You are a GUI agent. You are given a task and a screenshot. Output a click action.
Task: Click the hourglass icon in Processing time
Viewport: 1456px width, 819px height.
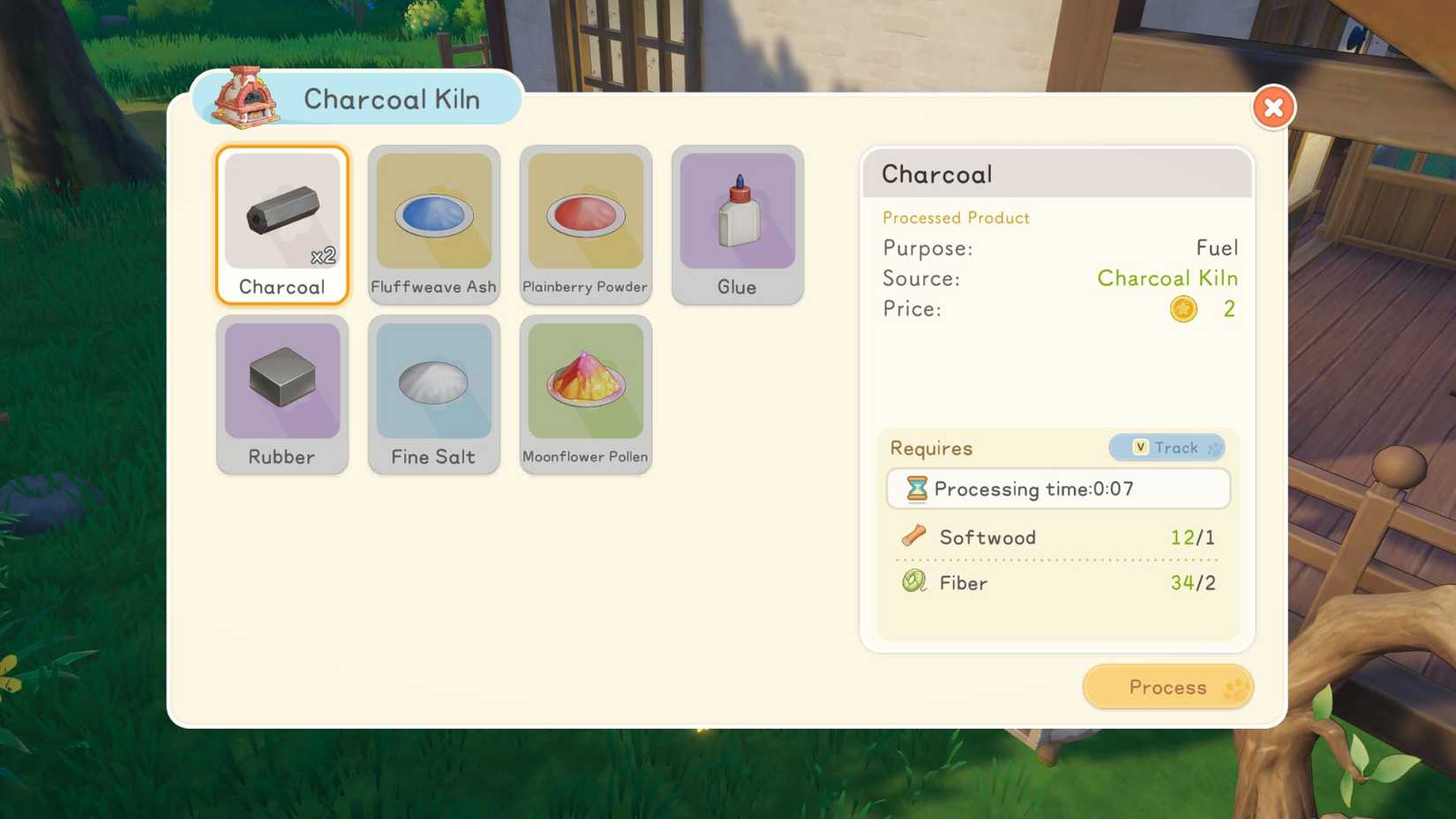(918, 488)
